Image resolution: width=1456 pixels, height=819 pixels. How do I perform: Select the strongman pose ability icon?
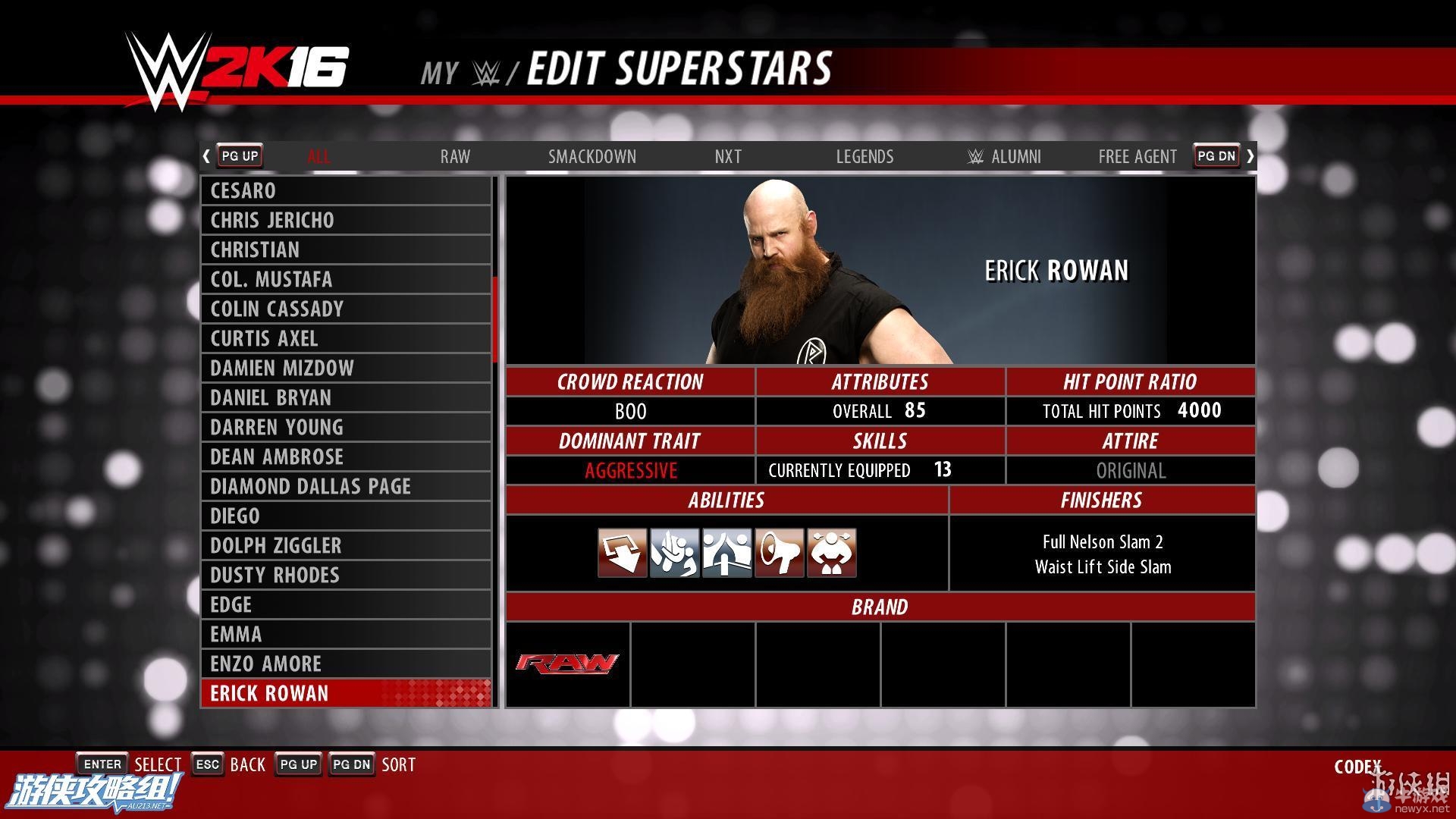[x=832, y=553]
